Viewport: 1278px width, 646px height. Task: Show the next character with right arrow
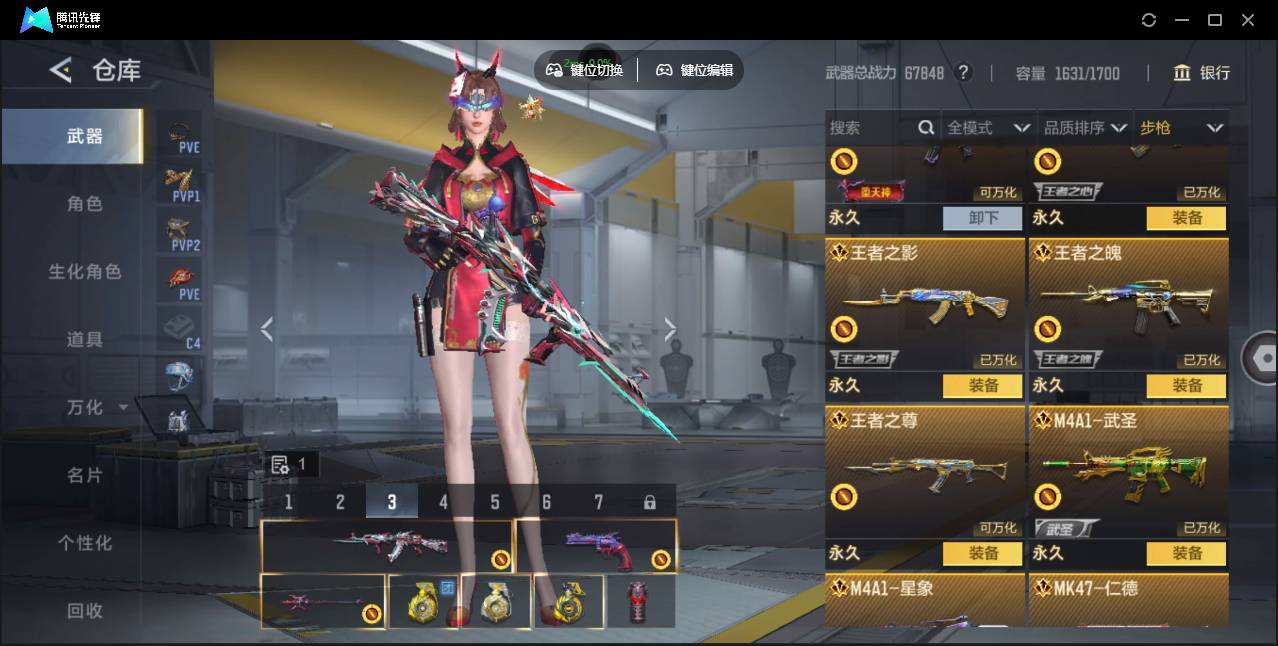pos(670,329)
